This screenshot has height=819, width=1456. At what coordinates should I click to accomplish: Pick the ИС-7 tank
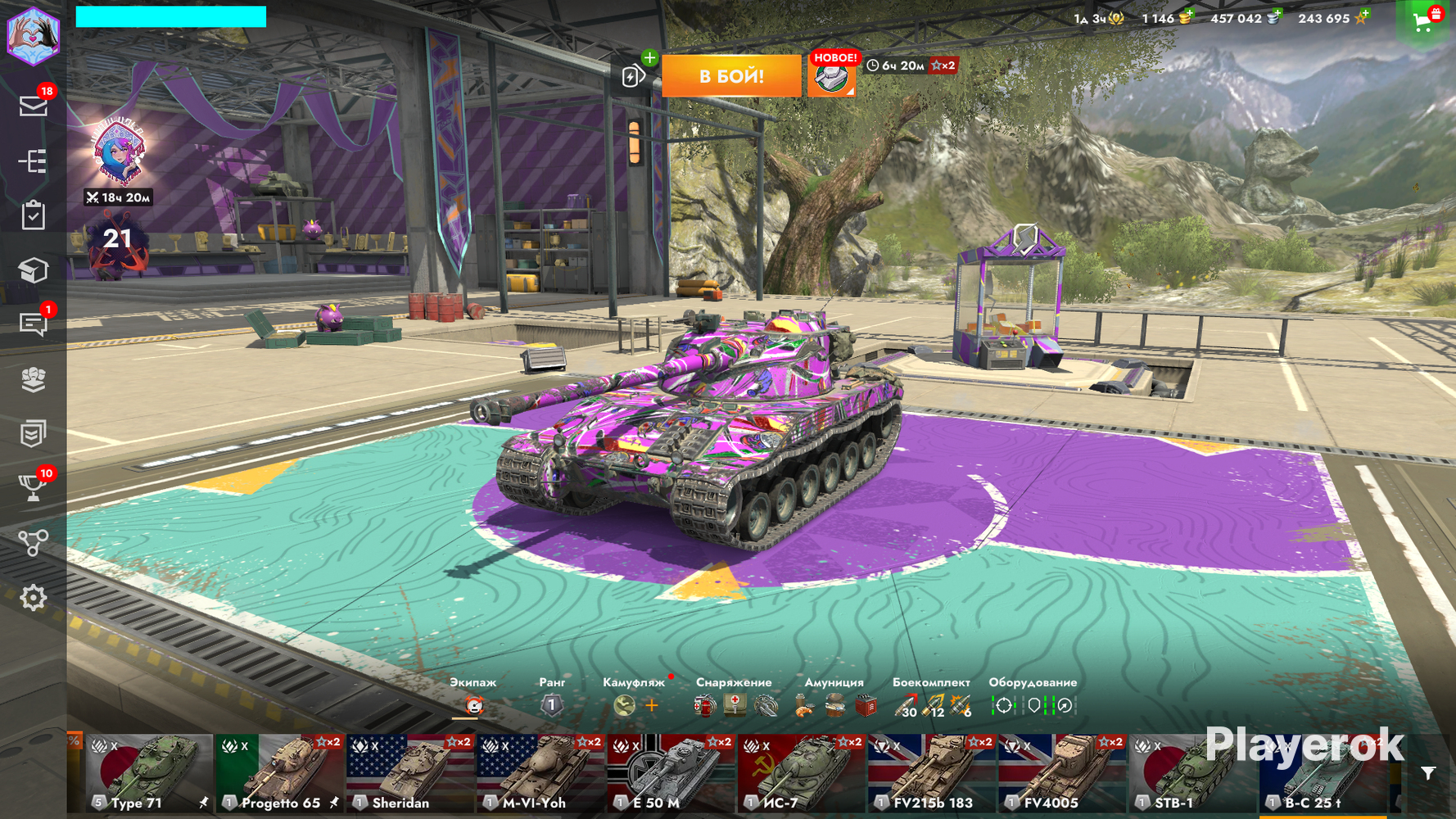pos(800,774)
